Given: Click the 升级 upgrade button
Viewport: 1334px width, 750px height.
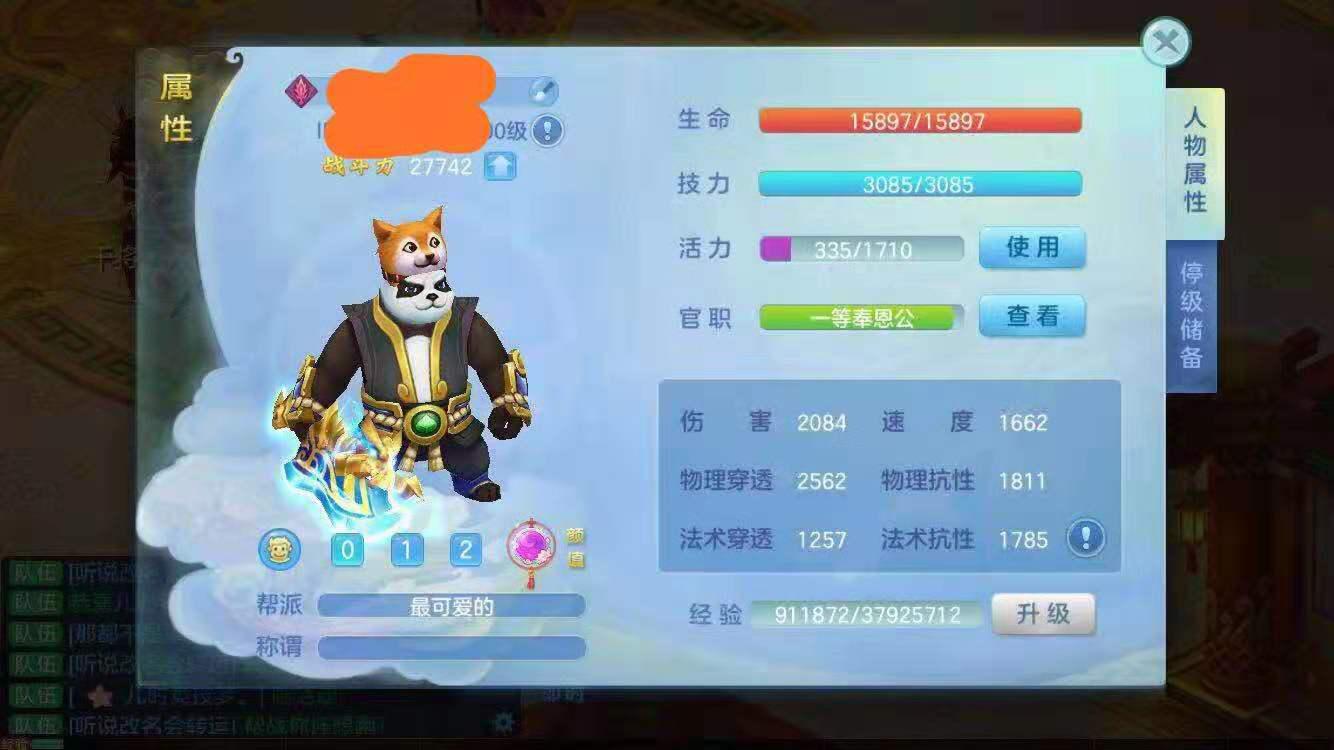Looking at the screenshot, I should [1043, 615].
